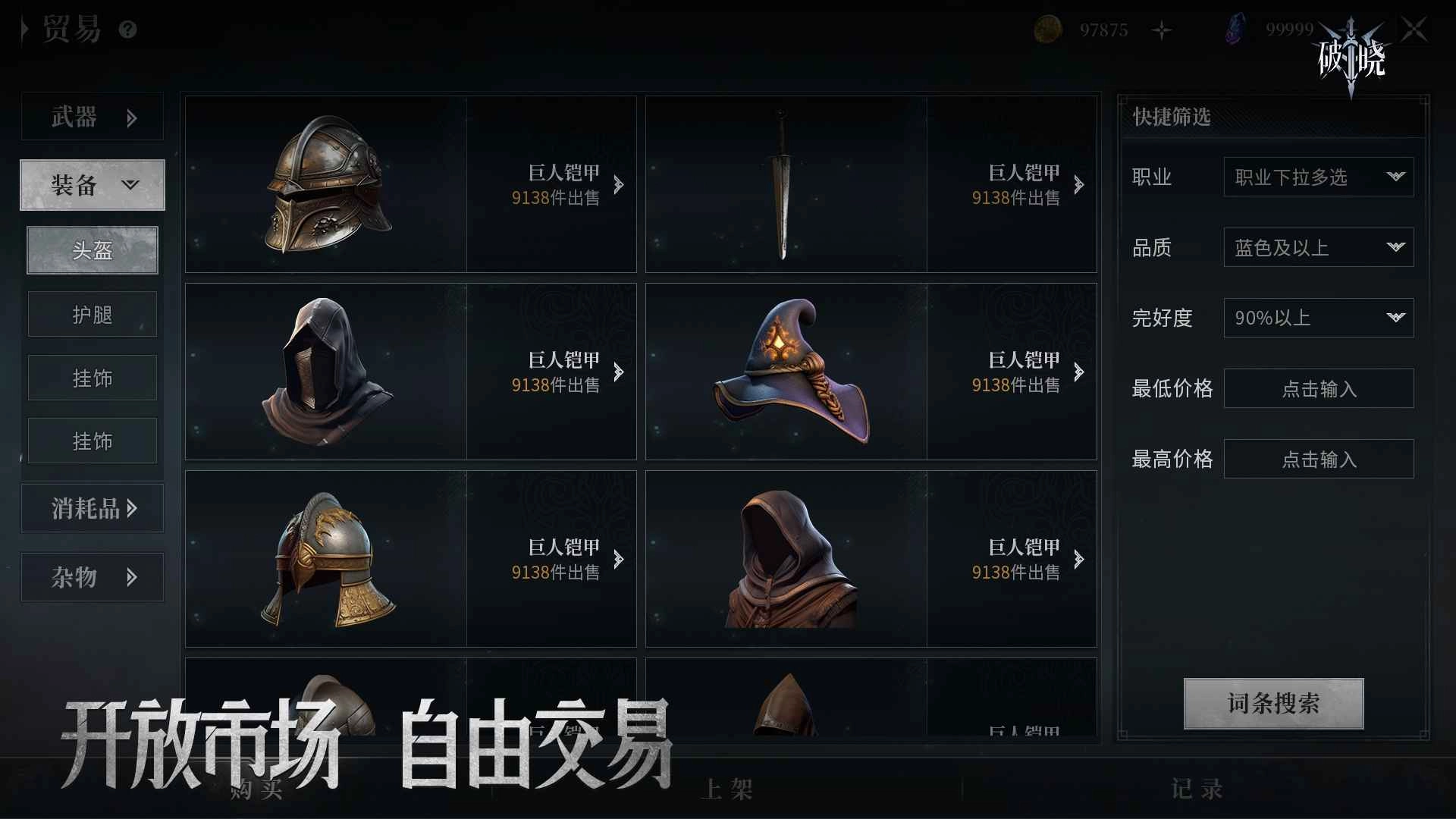This screenshot has width=1456, height=819.
Task: Click the plus icon beside the gold amount
Action: click(1163, 29)
